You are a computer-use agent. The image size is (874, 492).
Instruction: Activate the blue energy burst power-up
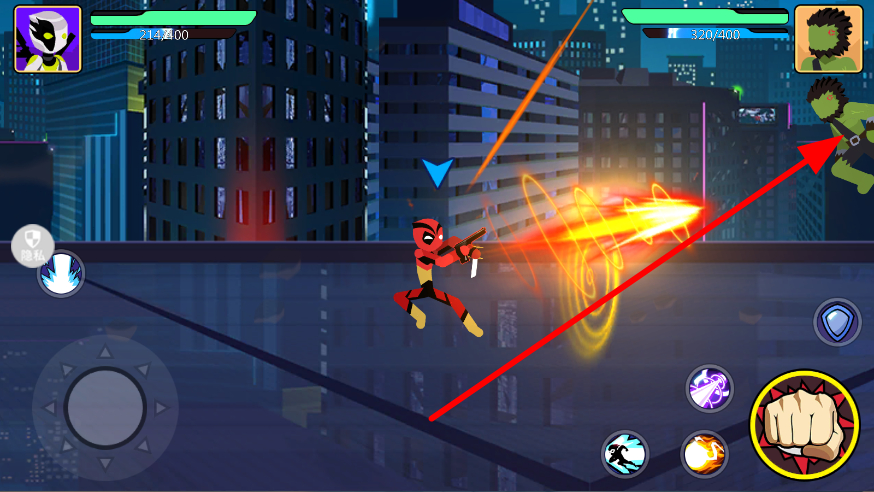tap(61, 273)
